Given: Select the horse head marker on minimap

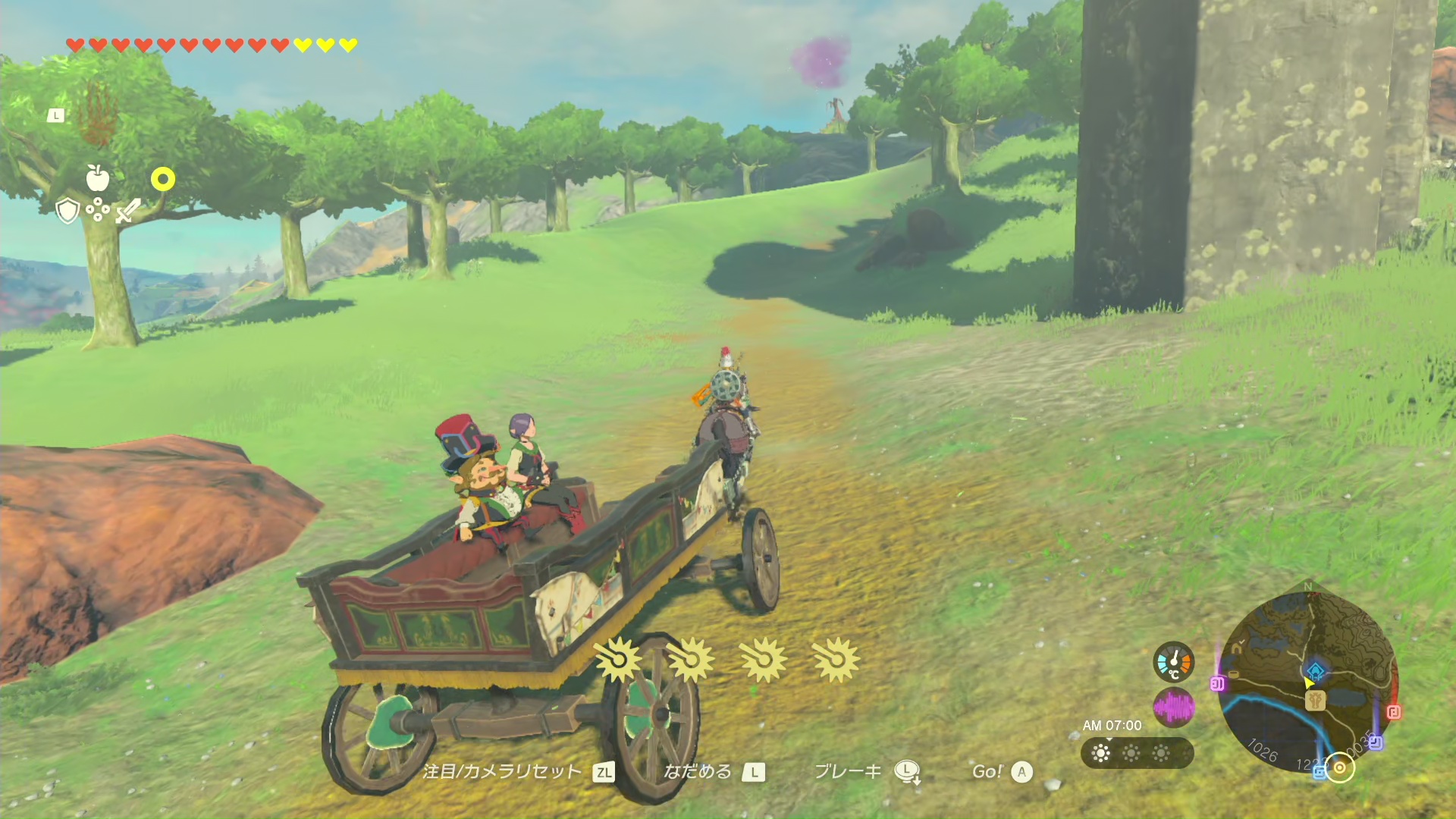Looking at the screenshot, I should pos(1315,699).
